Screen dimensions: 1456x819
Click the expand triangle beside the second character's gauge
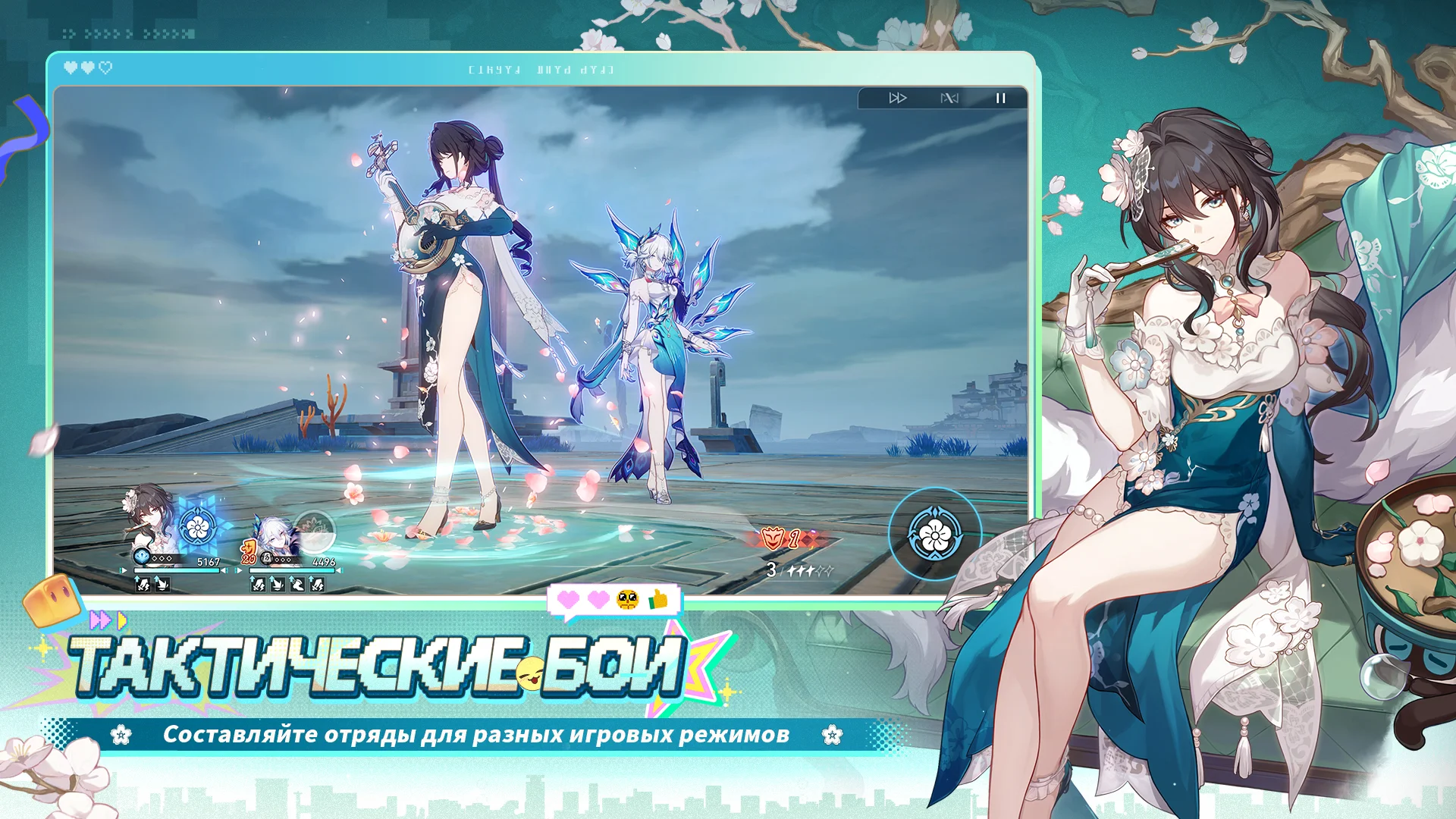[x=239, y=570]
